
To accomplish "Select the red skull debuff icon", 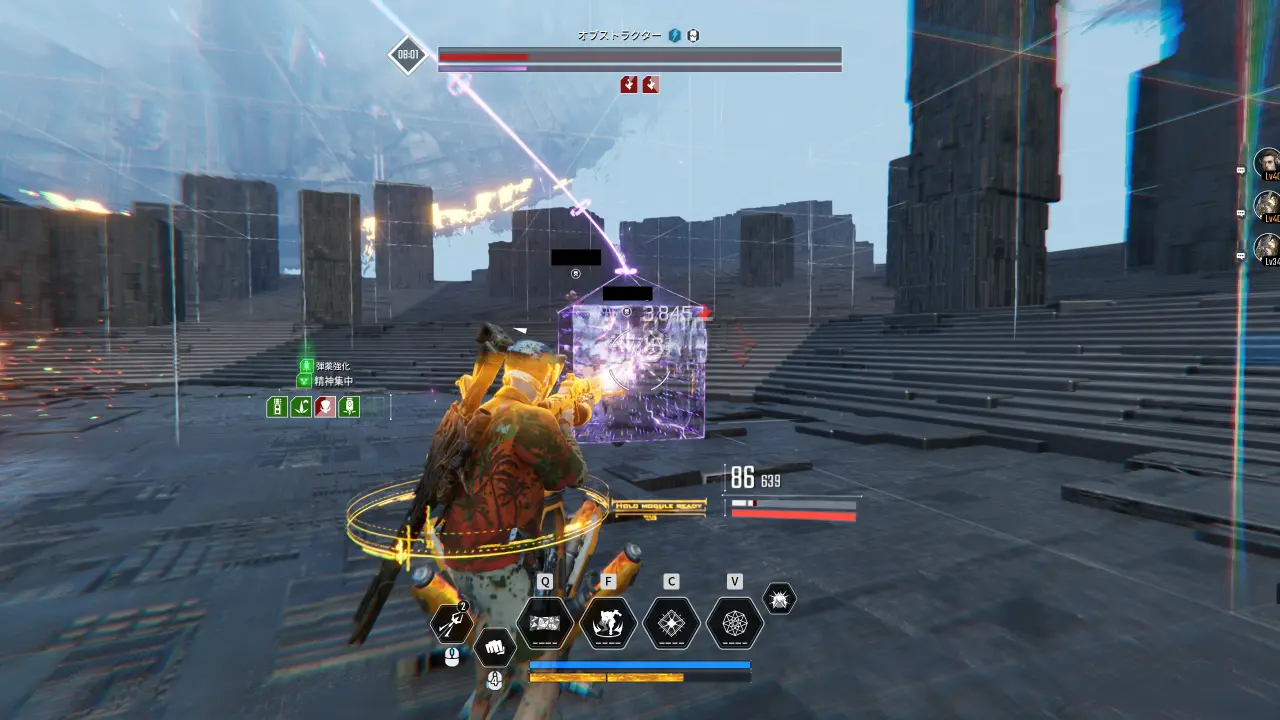I will 325,407.
